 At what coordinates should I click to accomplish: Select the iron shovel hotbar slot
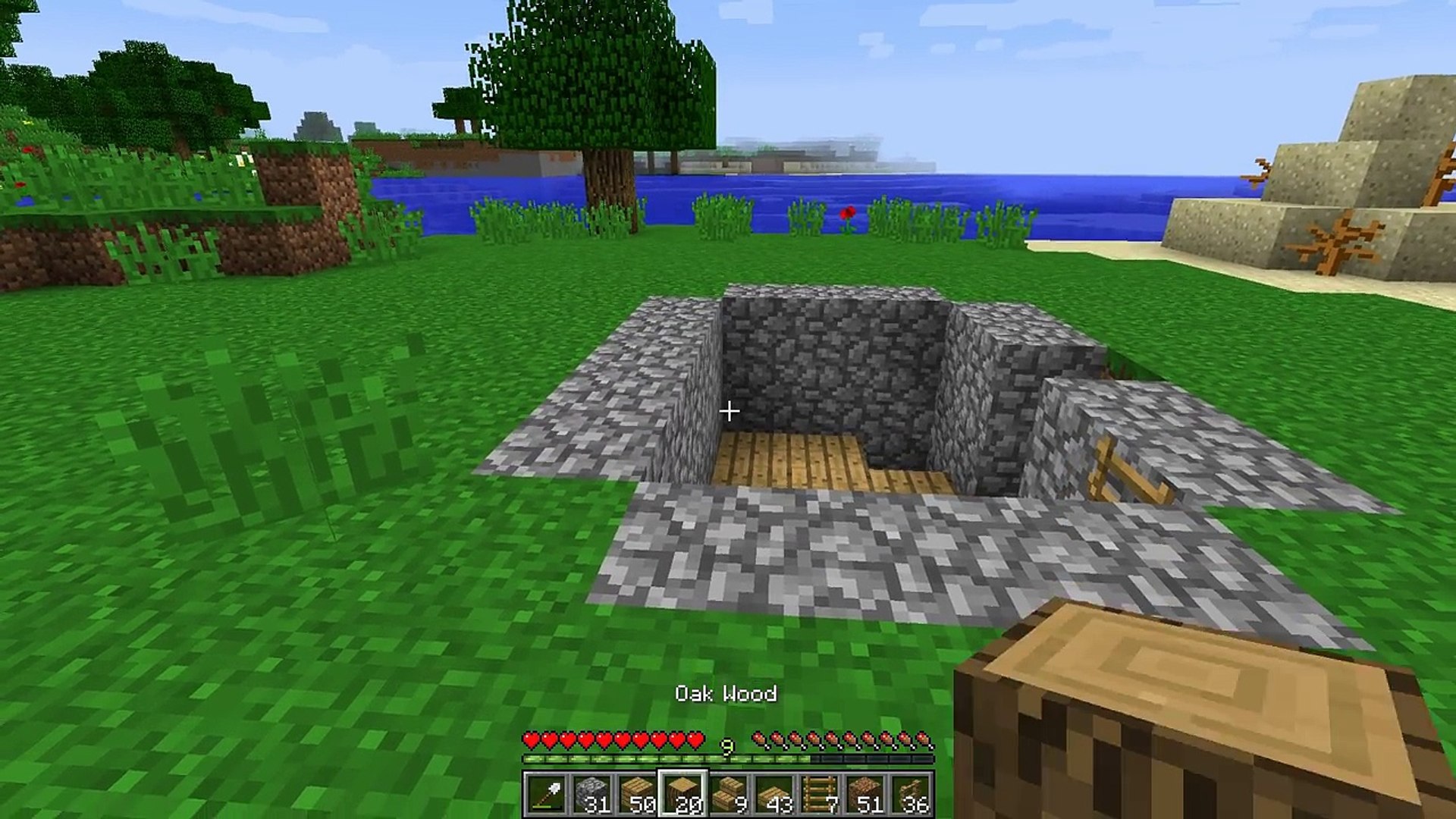coord(548,794)
